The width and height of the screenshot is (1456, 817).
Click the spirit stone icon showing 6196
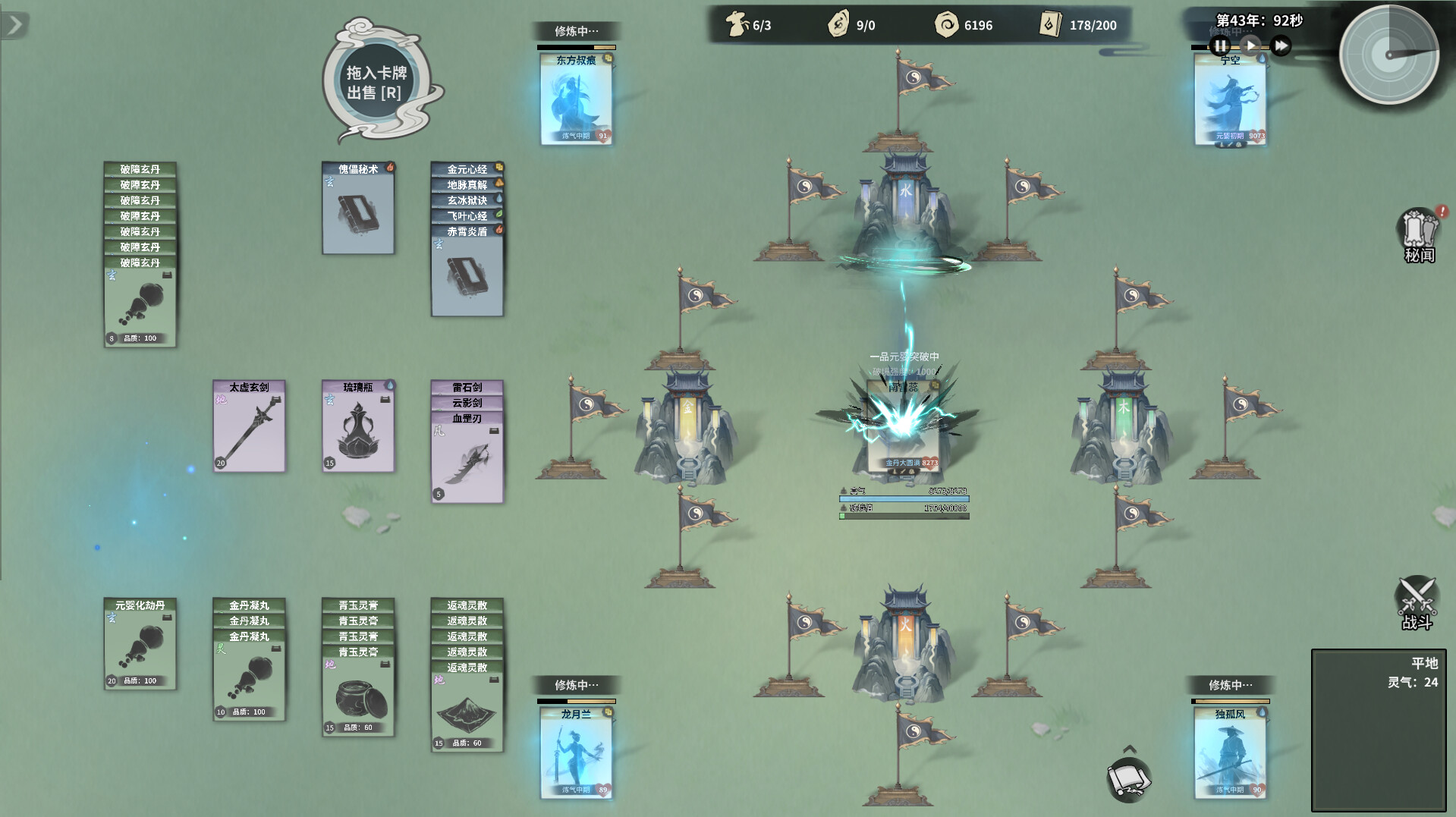[x=948, y=24]
